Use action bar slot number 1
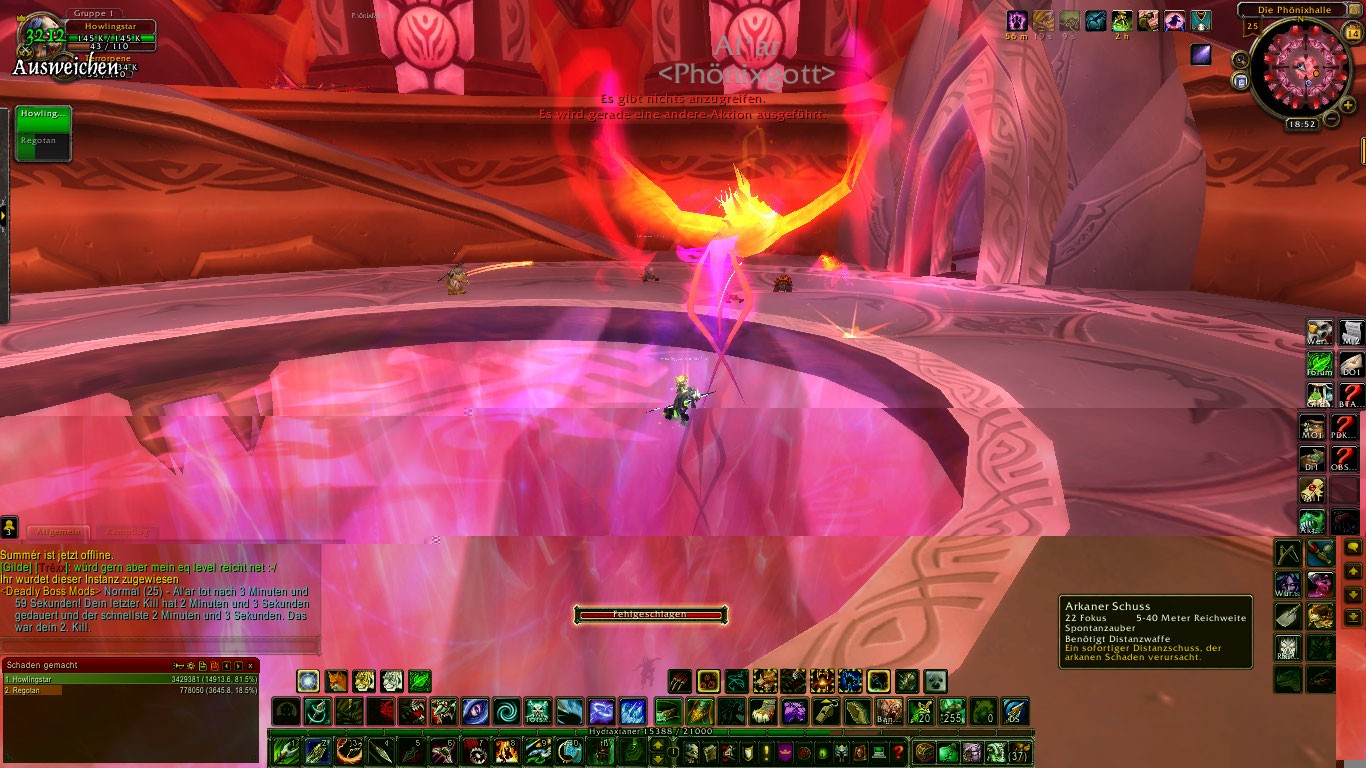1366x768 pixels. point(286,750)
